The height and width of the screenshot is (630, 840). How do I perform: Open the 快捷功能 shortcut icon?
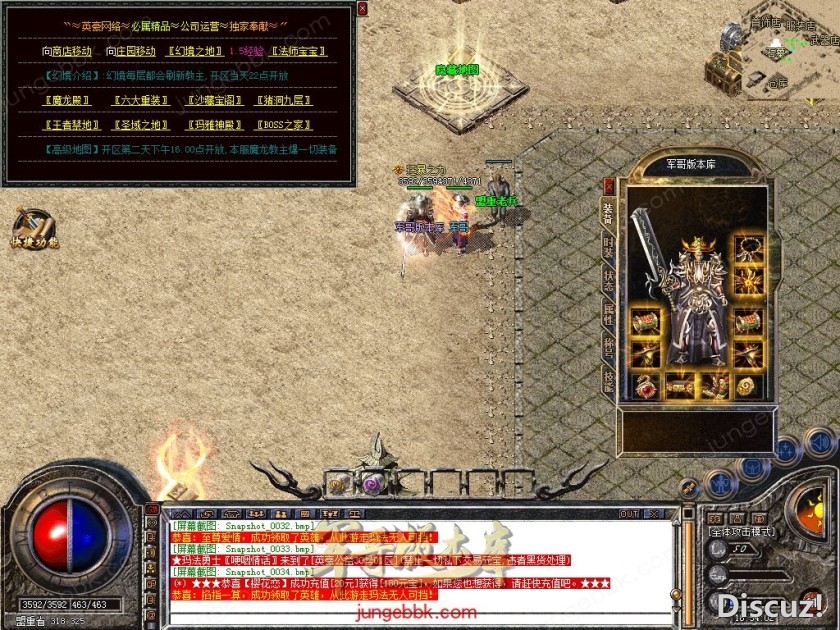34,229
